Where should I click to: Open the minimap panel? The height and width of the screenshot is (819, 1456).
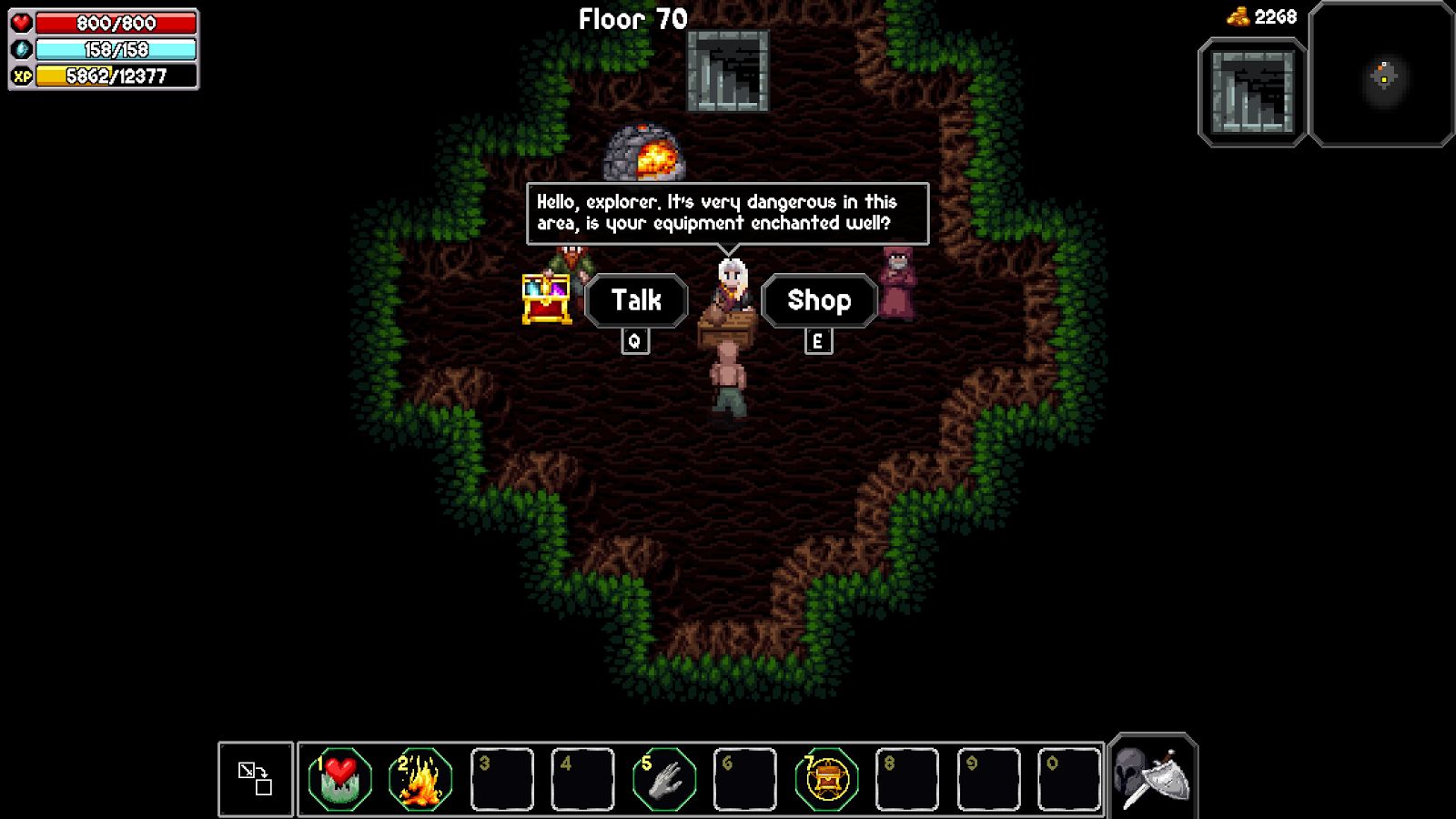[x=1381, y=76]
